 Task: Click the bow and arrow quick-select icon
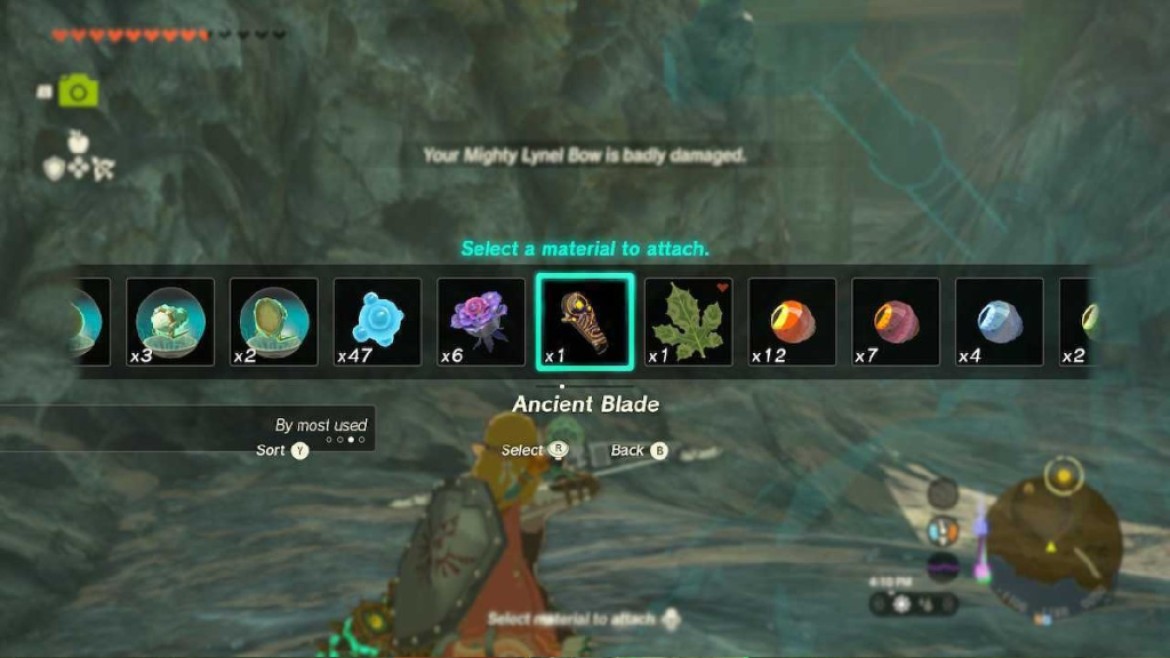[x=103, y=170]
